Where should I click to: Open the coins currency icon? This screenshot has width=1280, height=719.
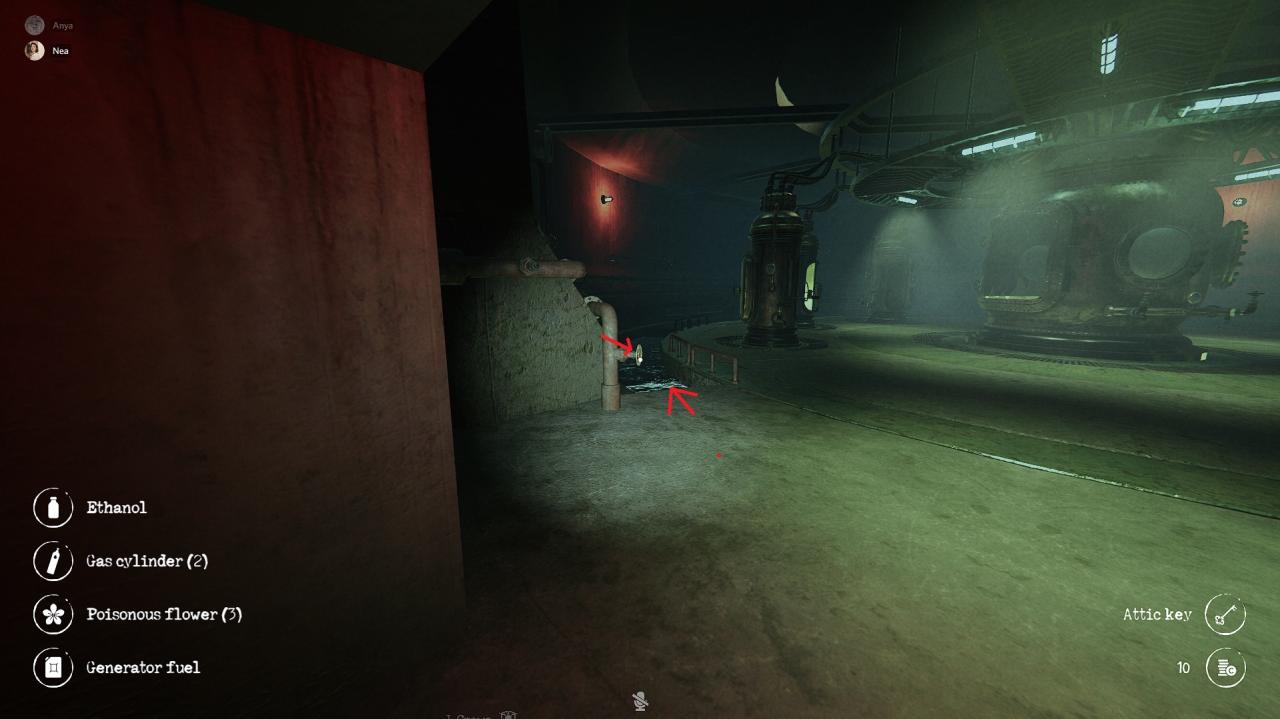point(1225,668)
